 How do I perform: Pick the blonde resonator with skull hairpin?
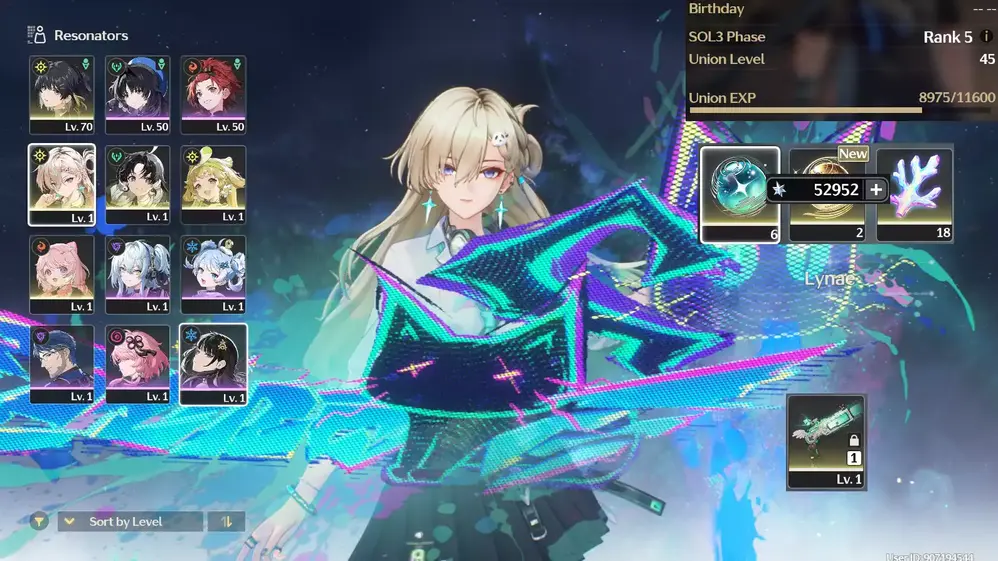point(62,185)
